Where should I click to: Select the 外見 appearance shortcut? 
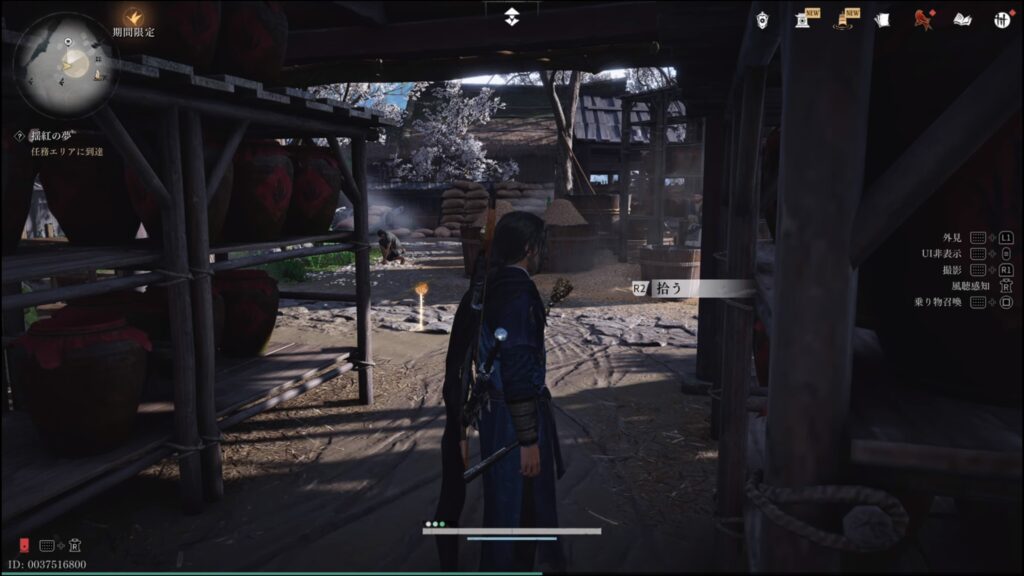[x=951, y=238]
